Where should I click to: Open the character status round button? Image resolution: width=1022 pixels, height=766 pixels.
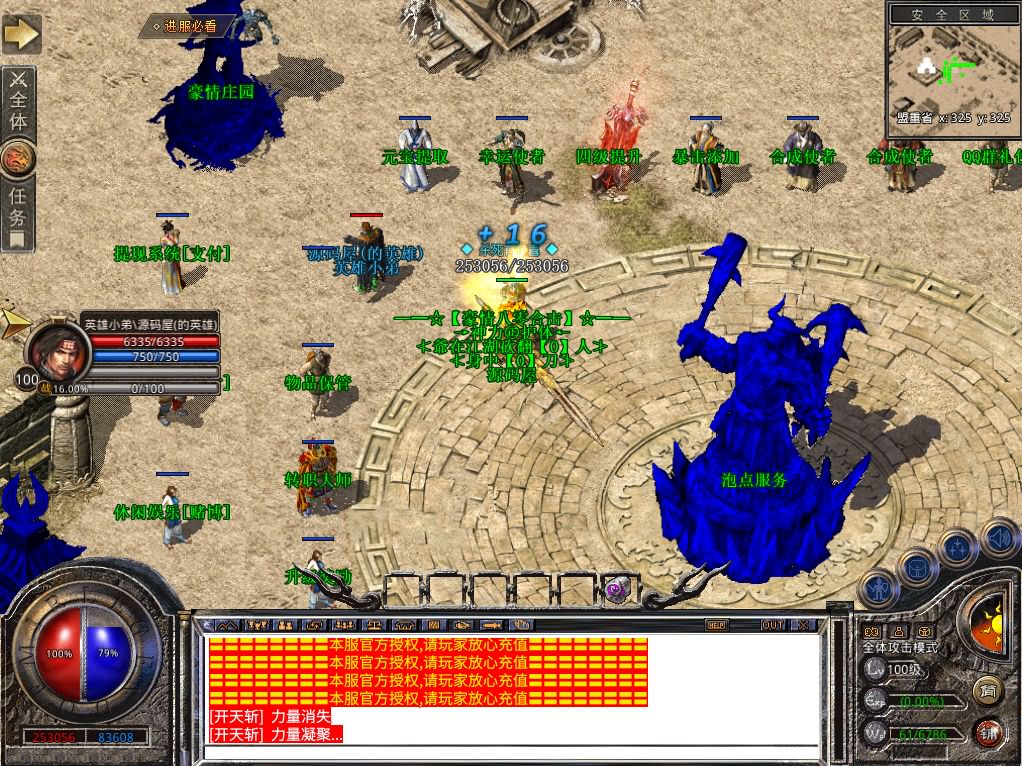click(x=878, y=589)
